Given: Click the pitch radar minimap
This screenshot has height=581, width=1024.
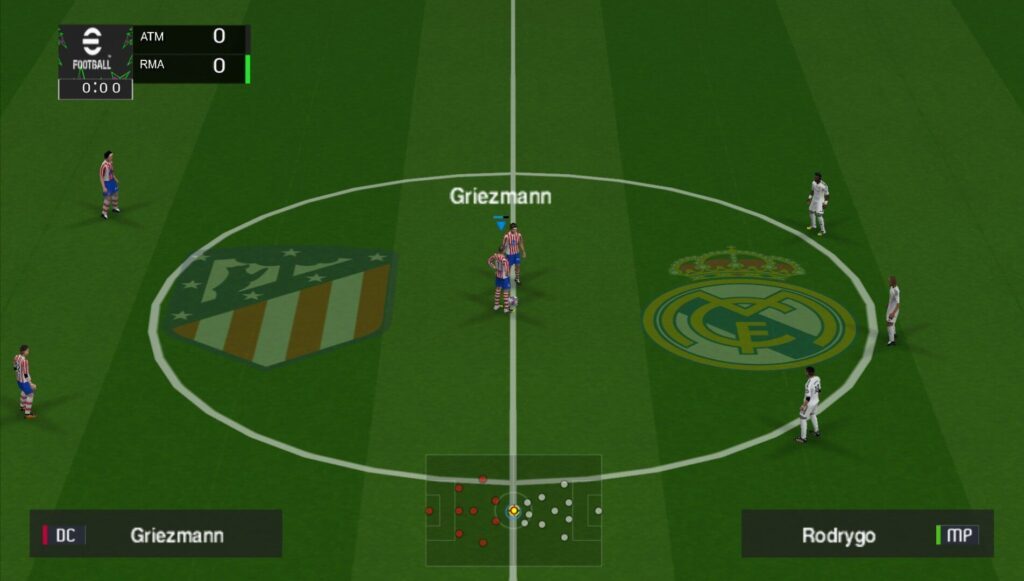Looking at the screenshot, I should (x=513, y=511).
